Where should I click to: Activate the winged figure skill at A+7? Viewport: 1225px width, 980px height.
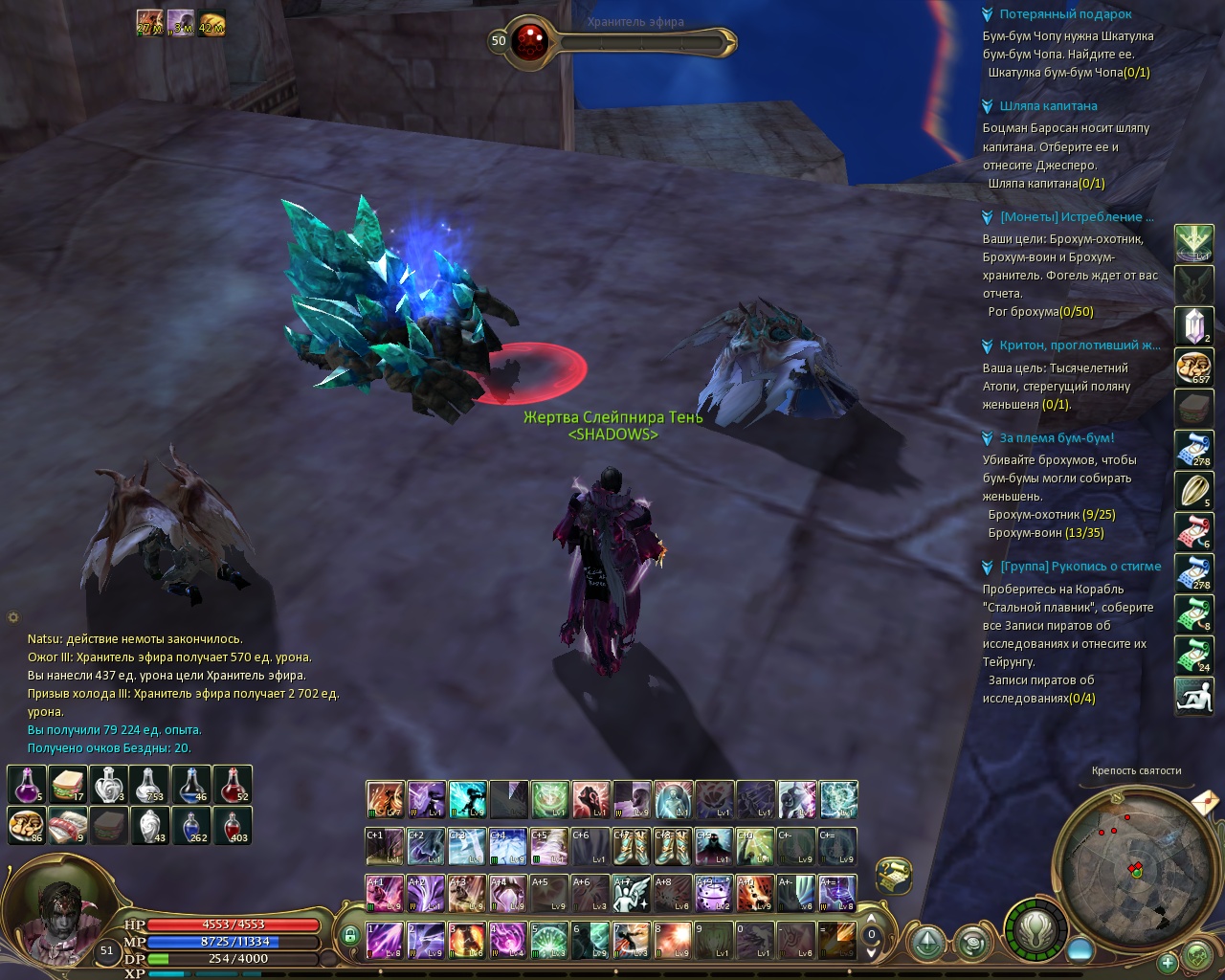[632, 893]
